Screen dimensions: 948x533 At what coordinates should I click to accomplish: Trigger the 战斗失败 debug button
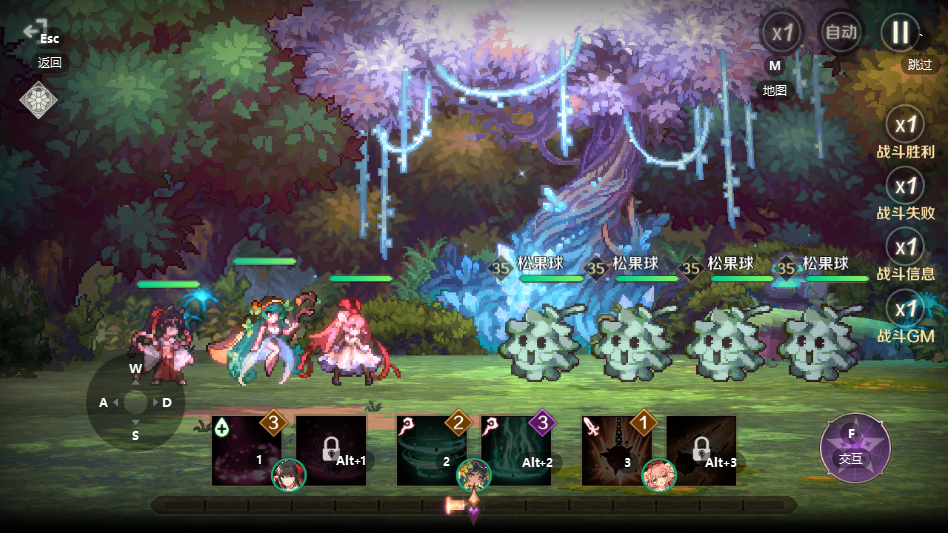tap(906, 187)
